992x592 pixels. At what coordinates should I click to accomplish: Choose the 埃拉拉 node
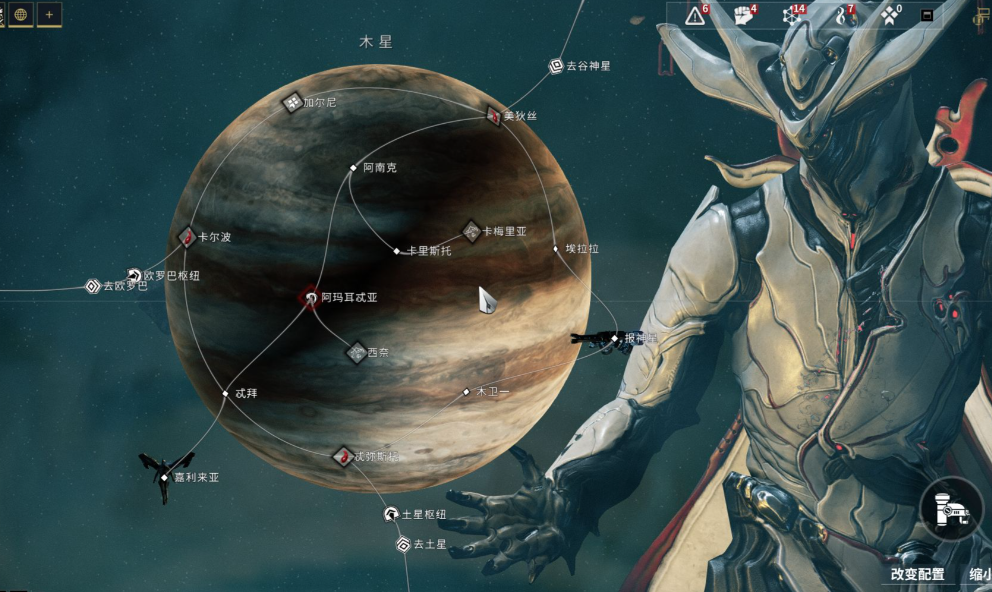(x=556, y=249)
